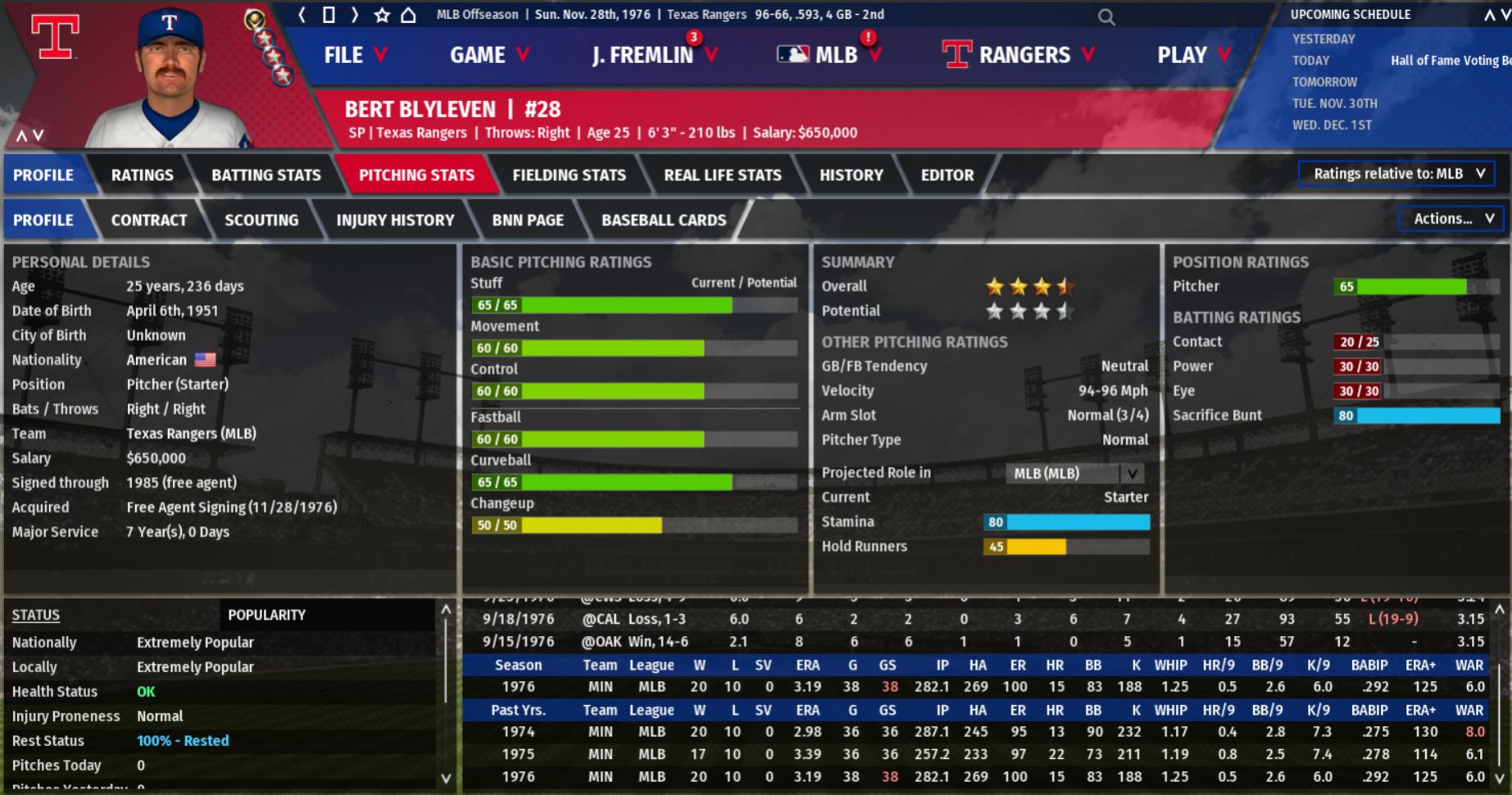1512x795 pixels.
Task: Switch to the CONTRACT sub-tab
Action: tap(149, 220)
